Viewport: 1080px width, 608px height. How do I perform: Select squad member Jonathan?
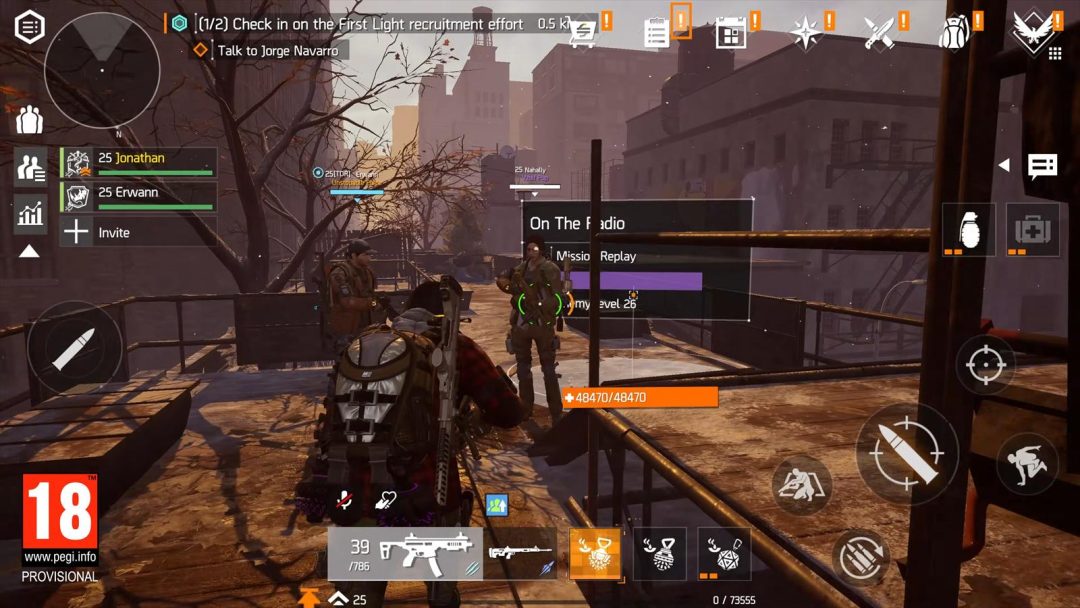[139, 163]
